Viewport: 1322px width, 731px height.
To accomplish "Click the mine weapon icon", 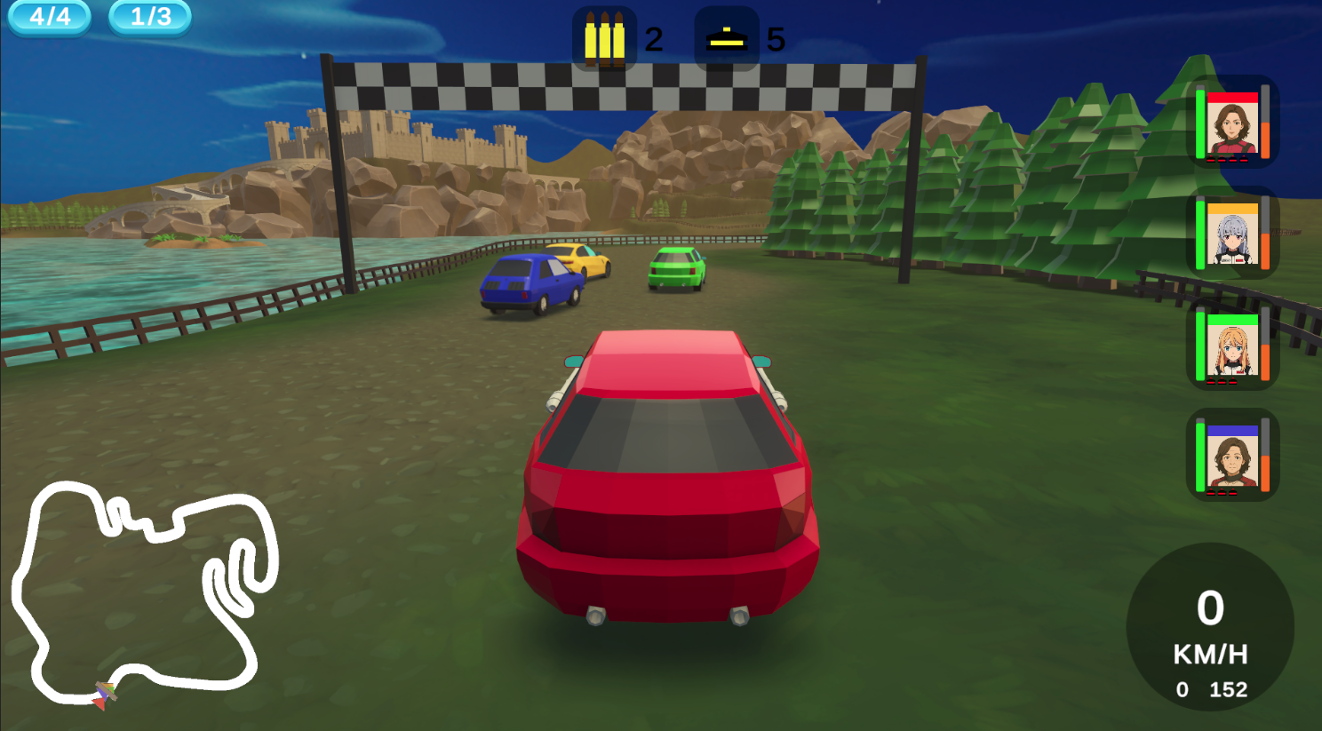I will (729, 38).
